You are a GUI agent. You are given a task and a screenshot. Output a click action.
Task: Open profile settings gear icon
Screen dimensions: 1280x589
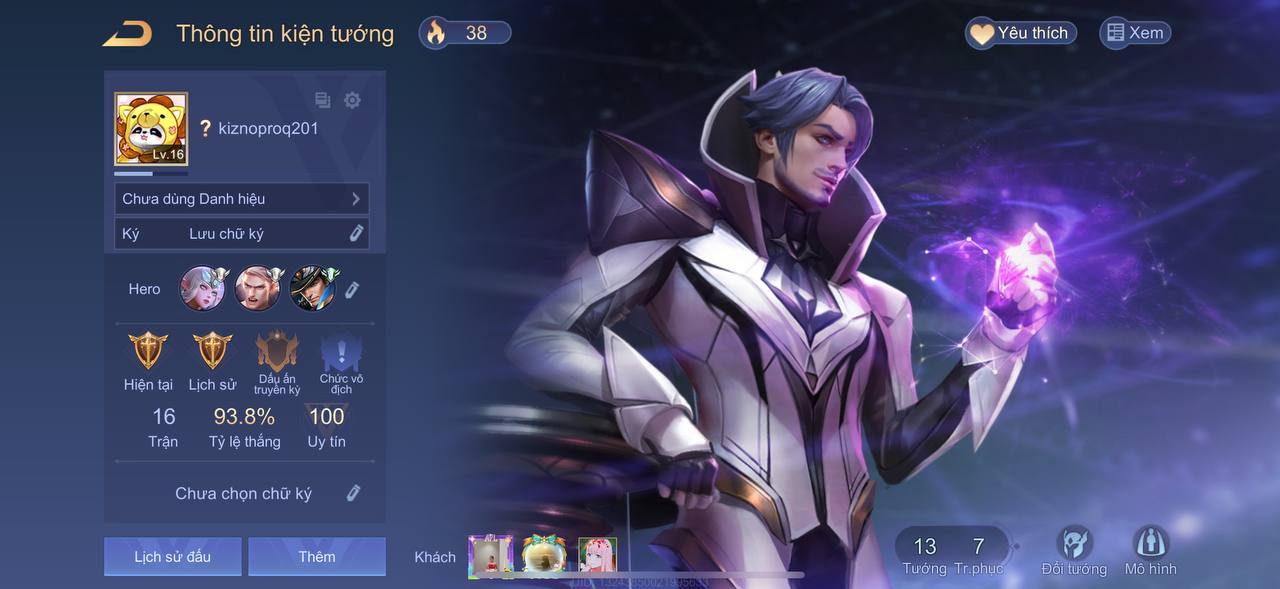pyautogui.click(x=352, y=100)
